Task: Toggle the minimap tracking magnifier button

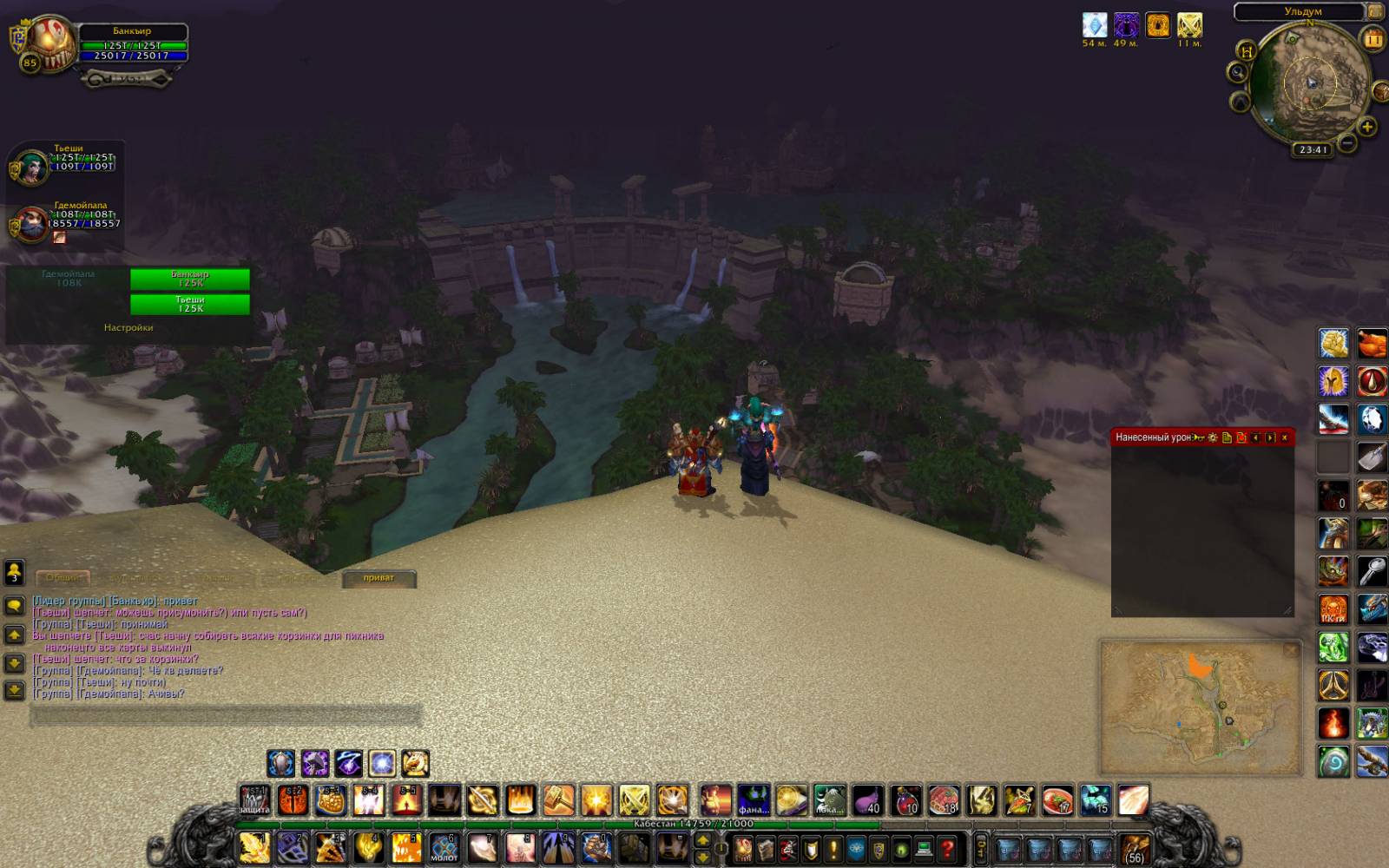Action: [1237, 72]
